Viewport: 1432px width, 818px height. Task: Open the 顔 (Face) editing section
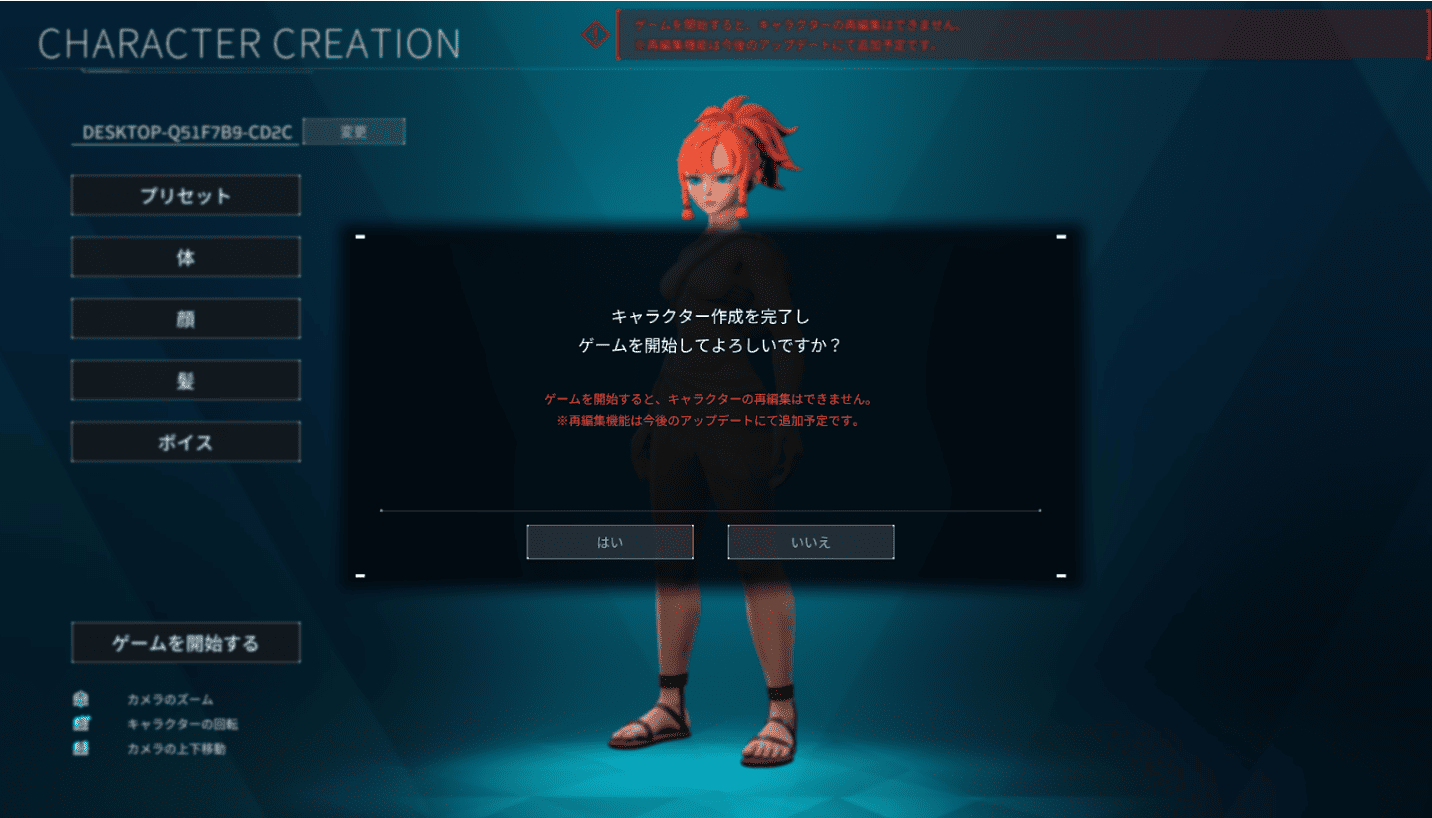185,318
